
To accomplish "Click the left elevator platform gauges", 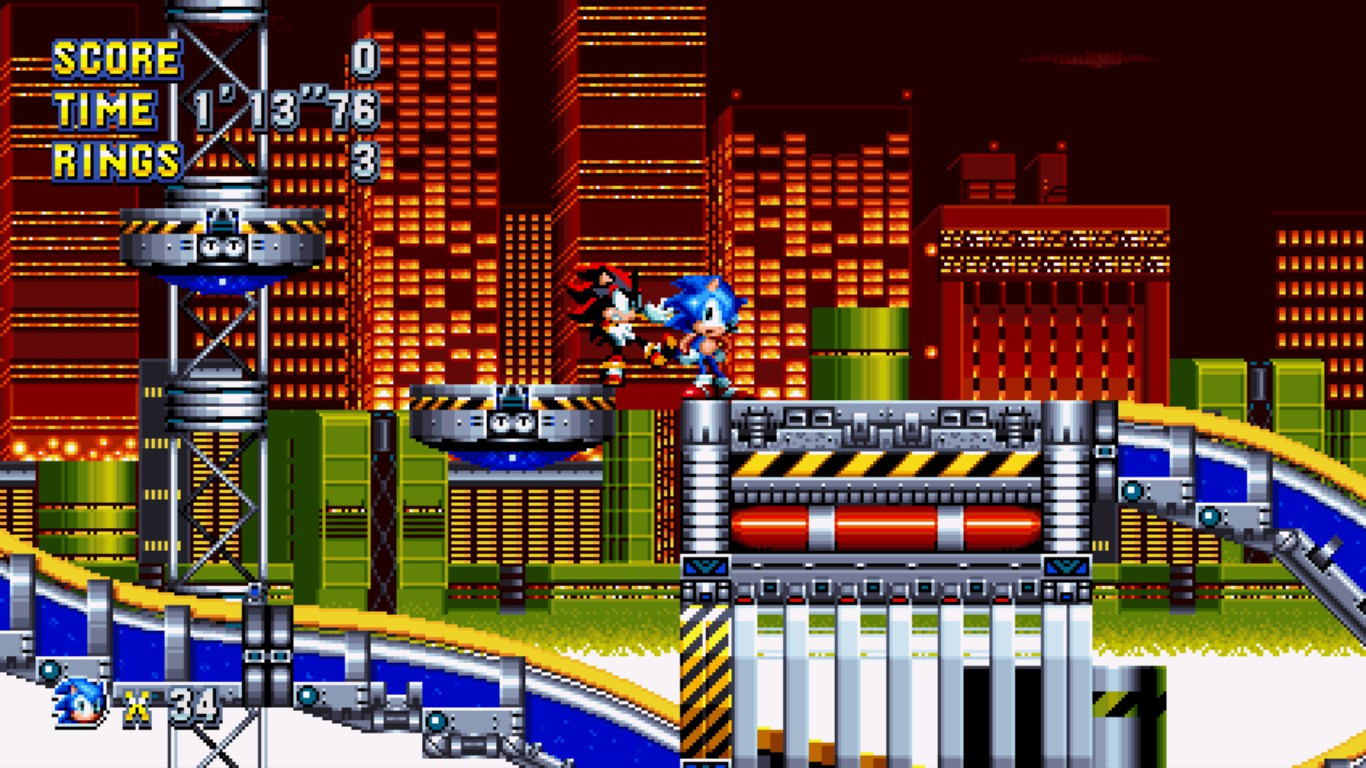I will tap(220, 243).
